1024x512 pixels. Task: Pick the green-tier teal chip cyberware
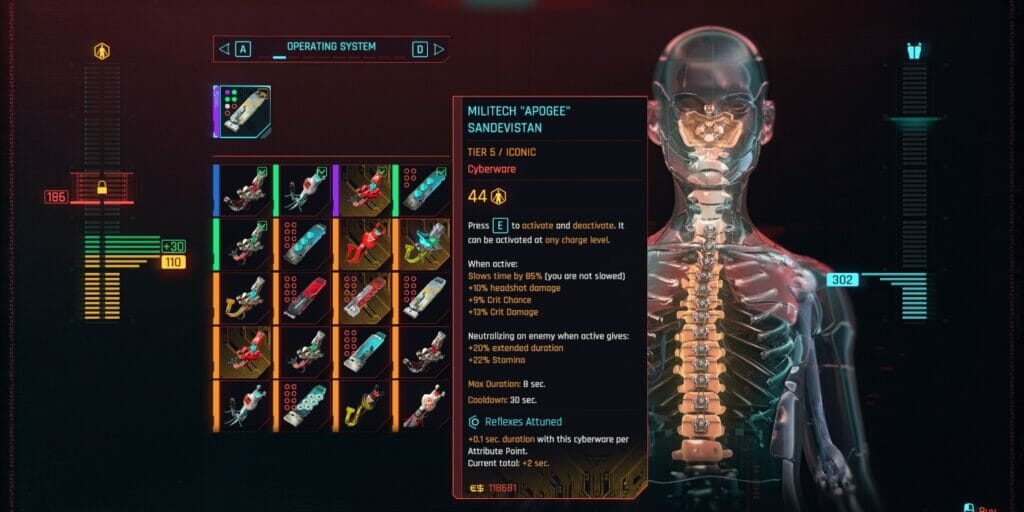tap(422, 188)
